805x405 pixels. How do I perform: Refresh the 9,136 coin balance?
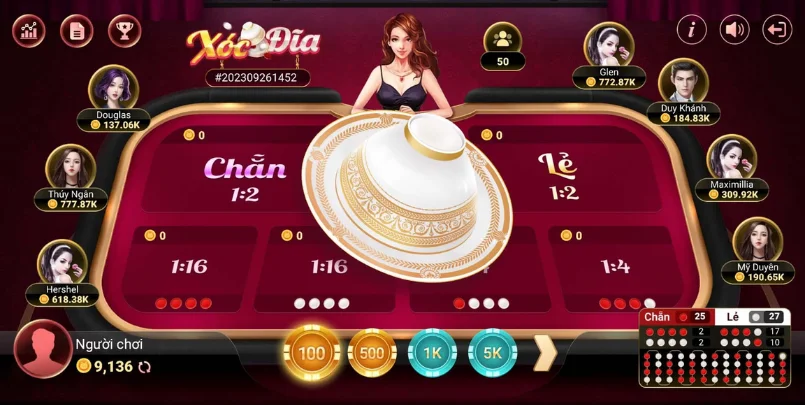[x=144, y=367]
